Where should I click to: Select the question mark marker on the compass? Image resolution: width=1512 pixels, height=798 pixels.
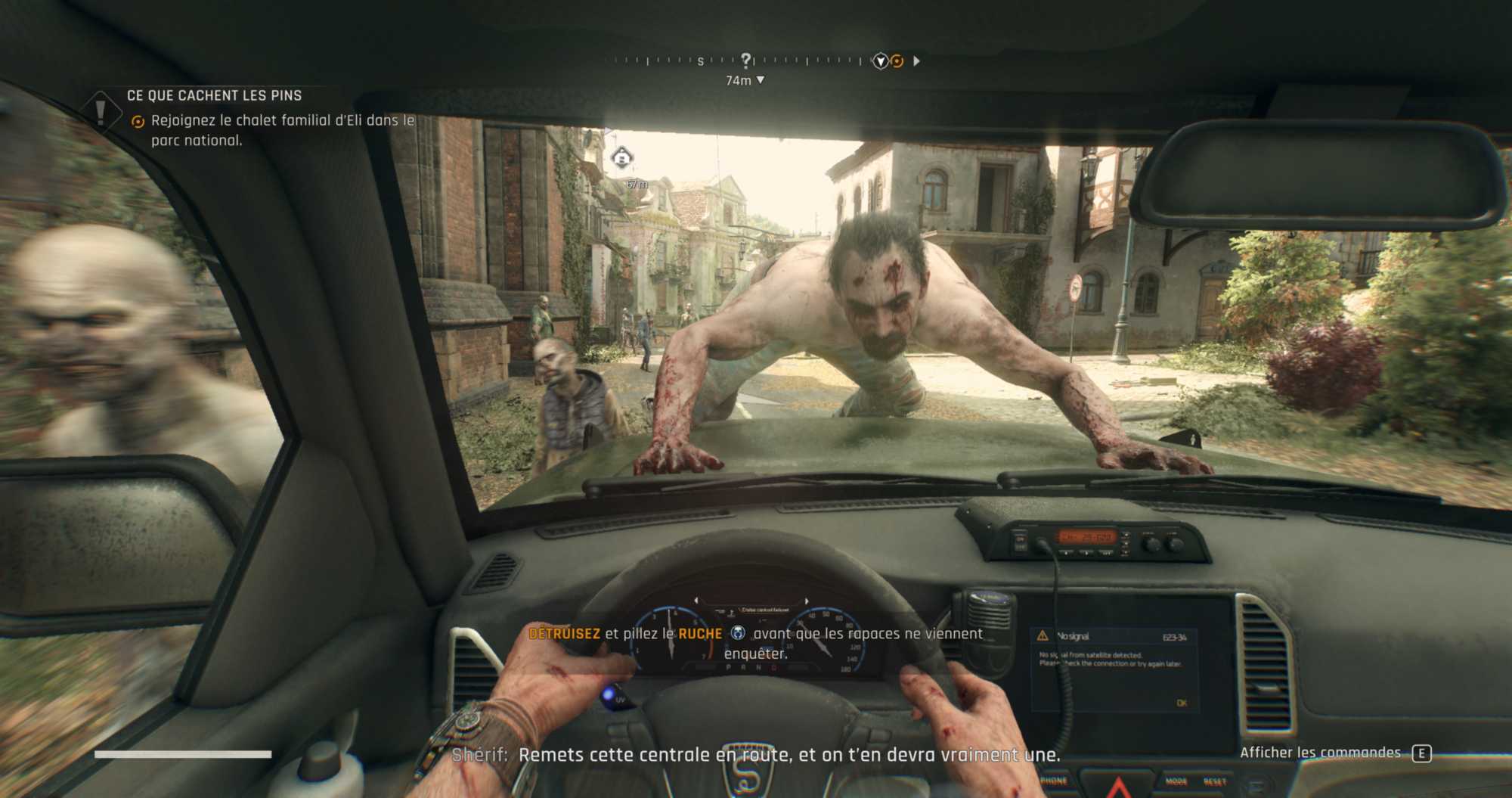(x=746, y=60)
